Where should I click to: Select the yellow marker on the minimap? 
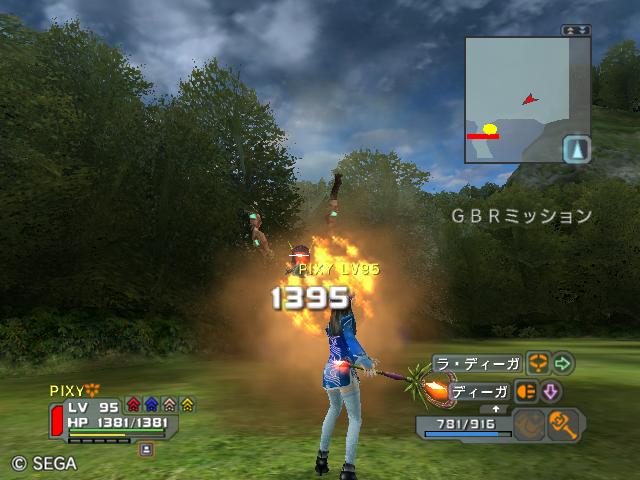pos(490,128)
